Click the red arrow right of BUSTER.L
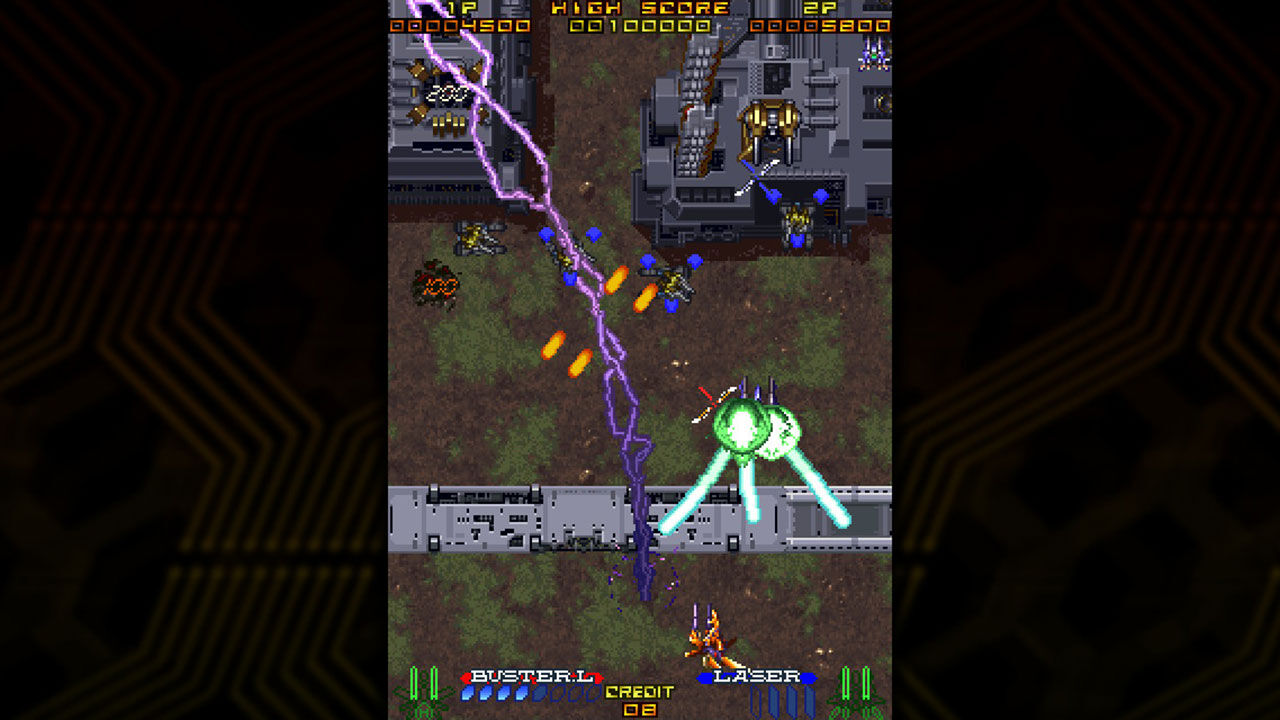1280x720 pixels. tap(600, 676)
